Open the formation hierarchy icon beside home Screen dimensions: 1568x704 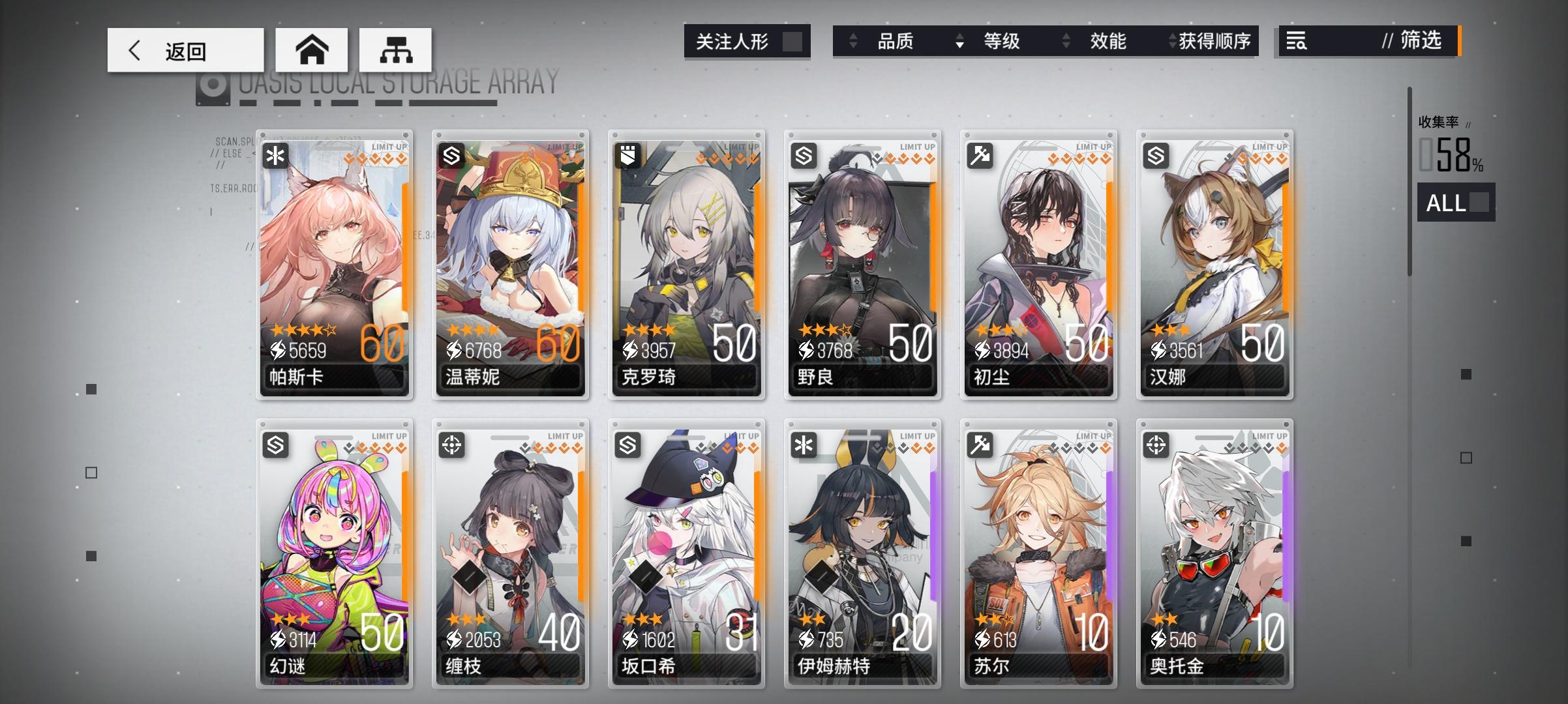397,49
